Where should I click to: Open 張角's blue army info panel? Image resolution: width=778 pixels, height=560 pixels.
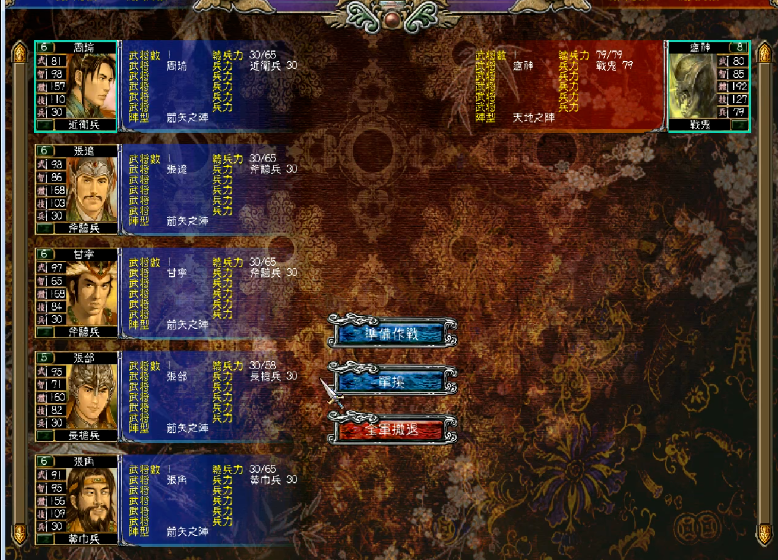[x=210, y=501]
